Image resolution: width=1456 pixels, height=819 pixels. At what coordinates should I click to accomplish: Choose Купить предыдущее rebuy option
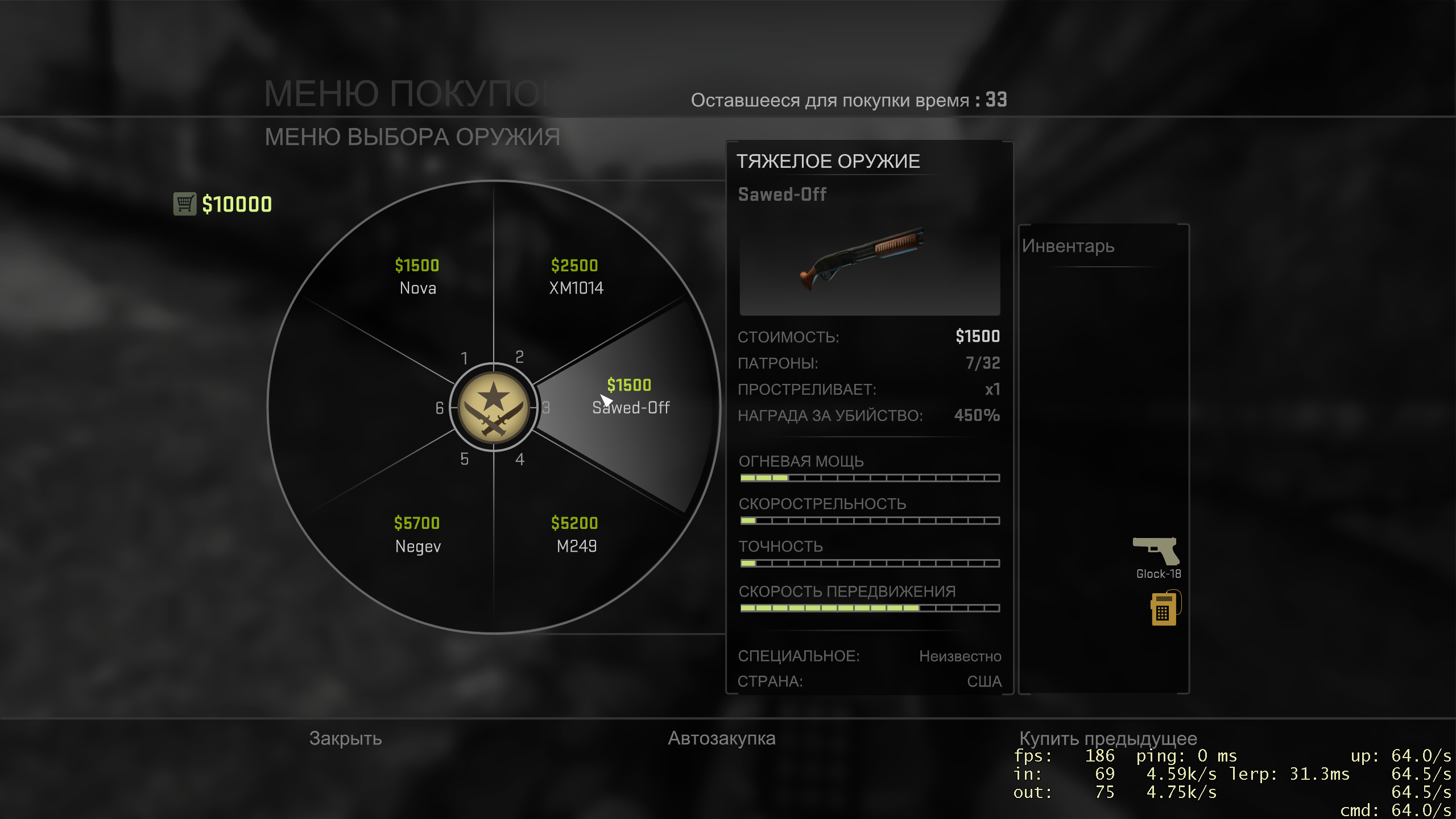coord(1108,738)
